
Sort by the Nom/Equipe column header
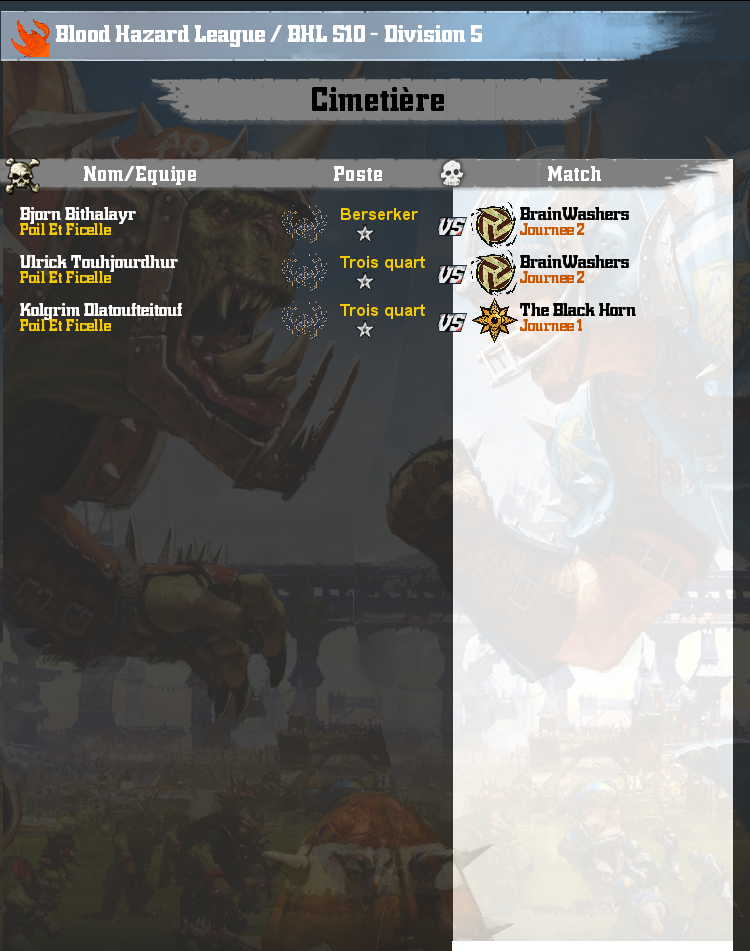coord(140,174)
